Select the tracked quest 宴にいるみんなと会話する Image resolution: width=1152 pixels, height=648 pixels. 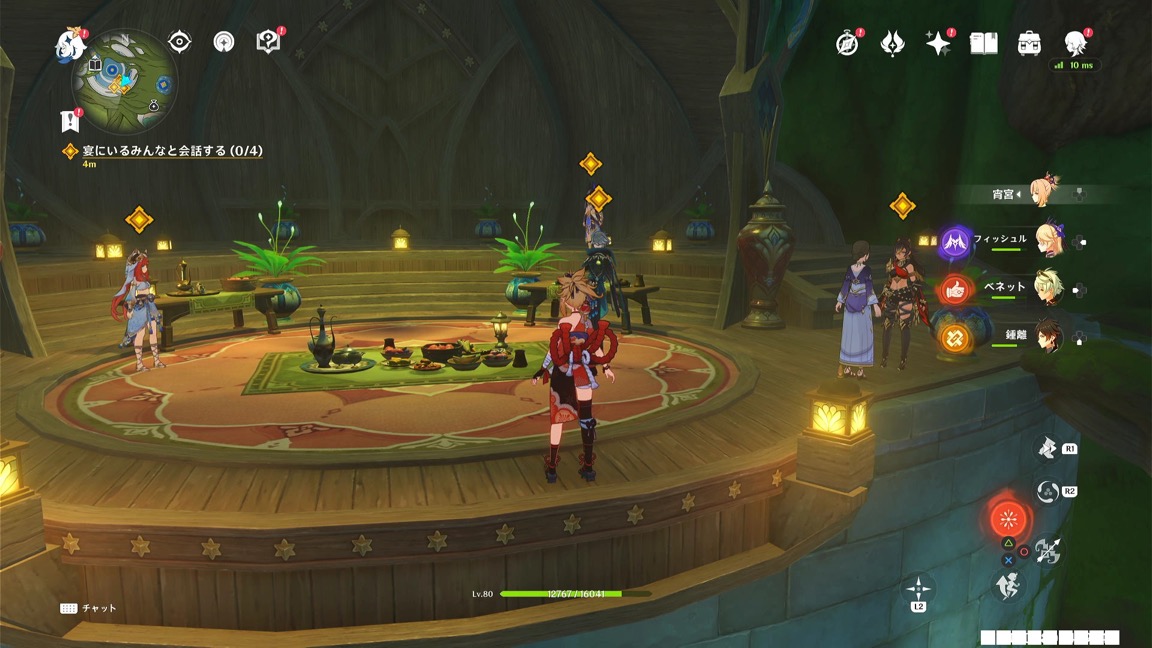(163, 151)
